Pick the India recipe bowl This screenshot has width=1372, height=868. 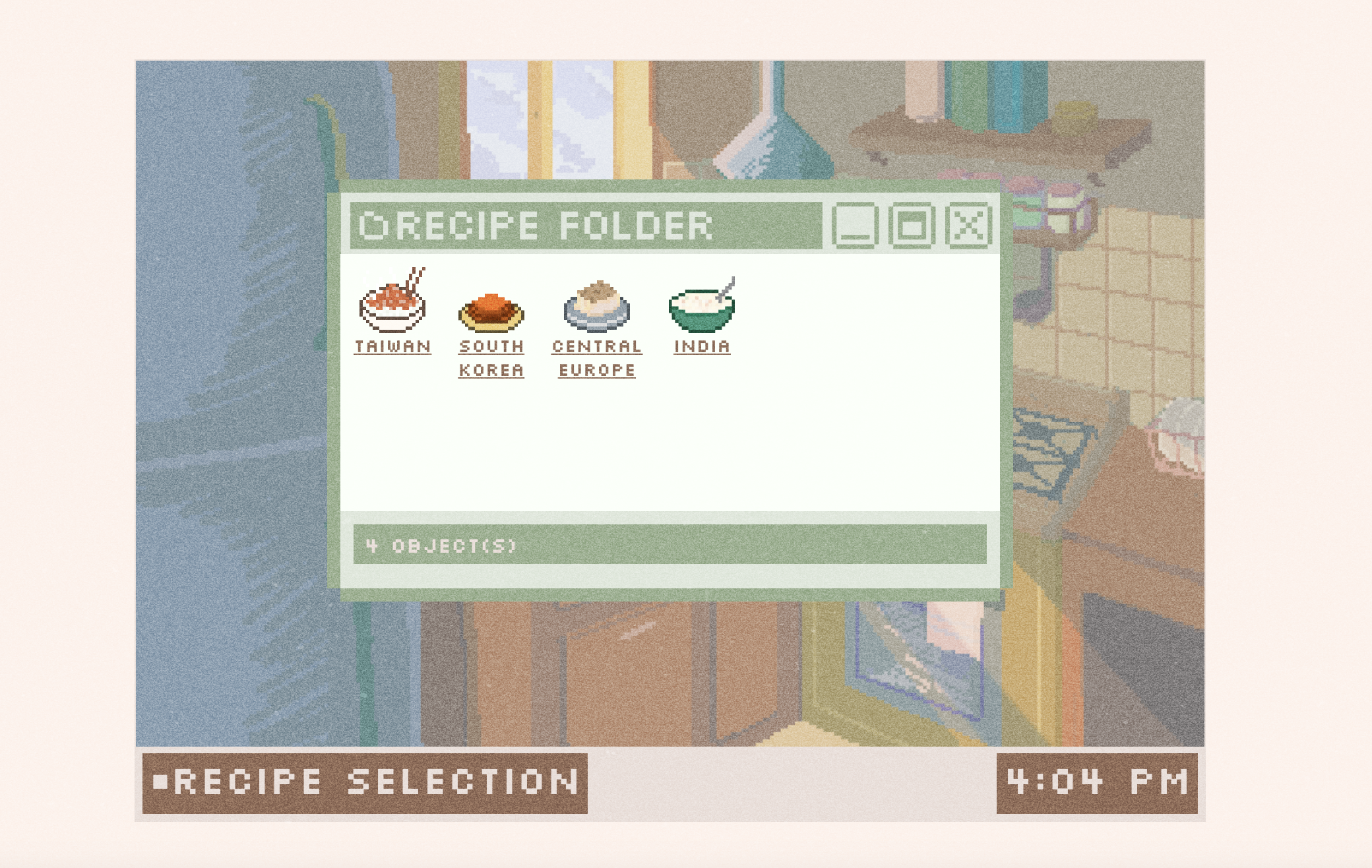pyautogui.click(x=702, y=308)
